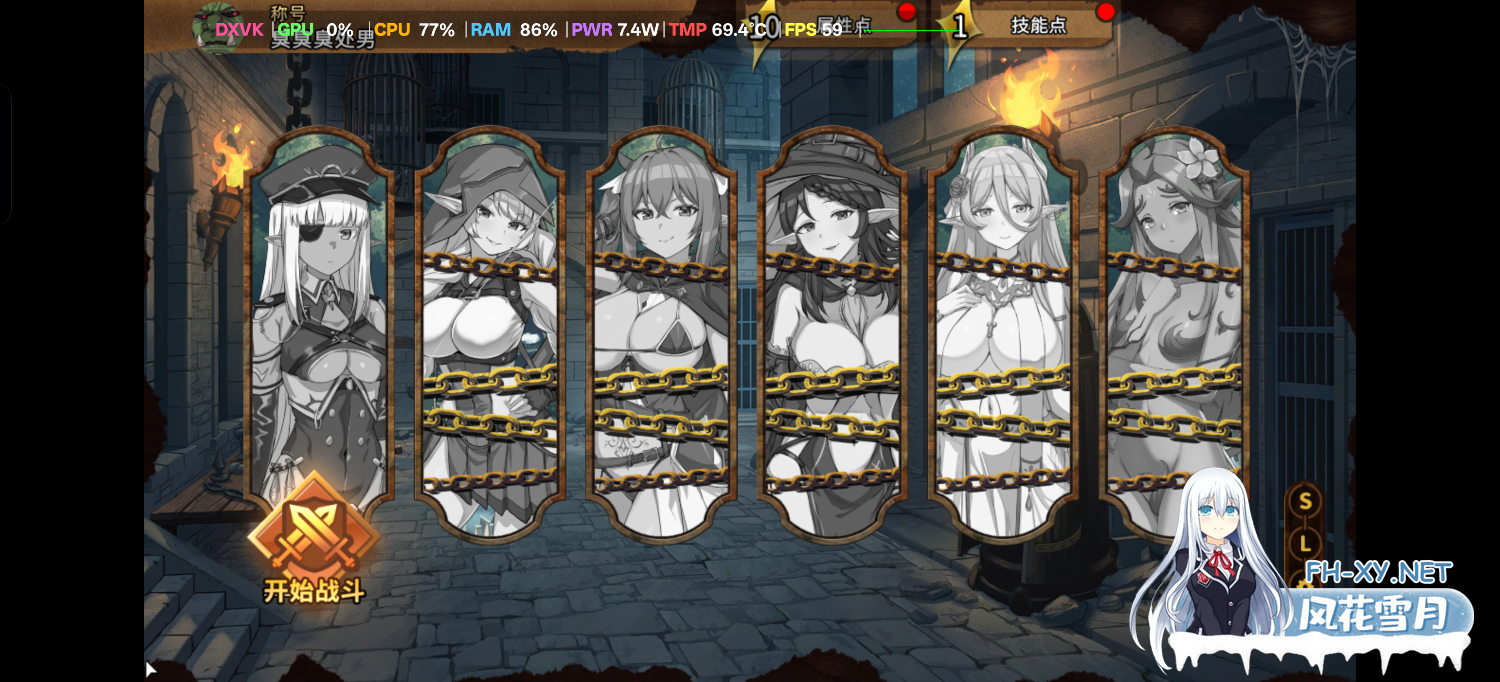Choose the chained hooded elf card
The width and height of the screenshot is (1500, 682).
coord(490,330)
